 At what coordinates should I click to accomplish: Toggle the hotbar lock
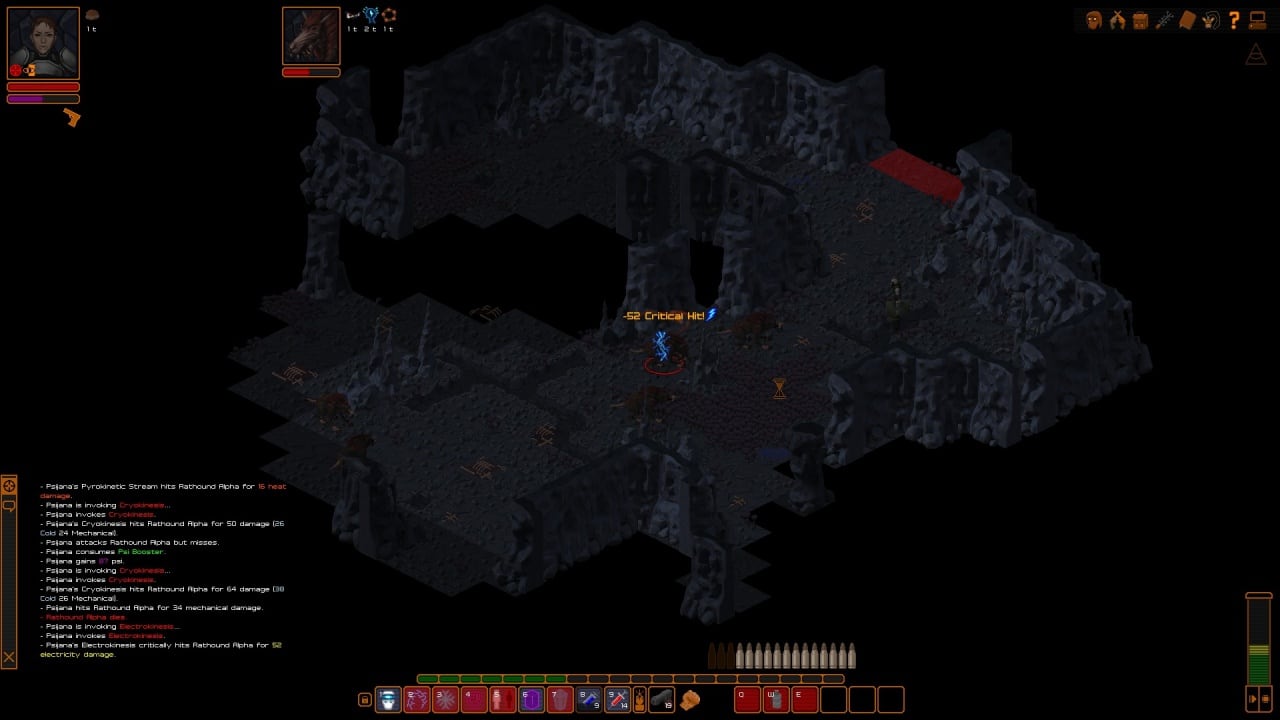tap(365, 700)
